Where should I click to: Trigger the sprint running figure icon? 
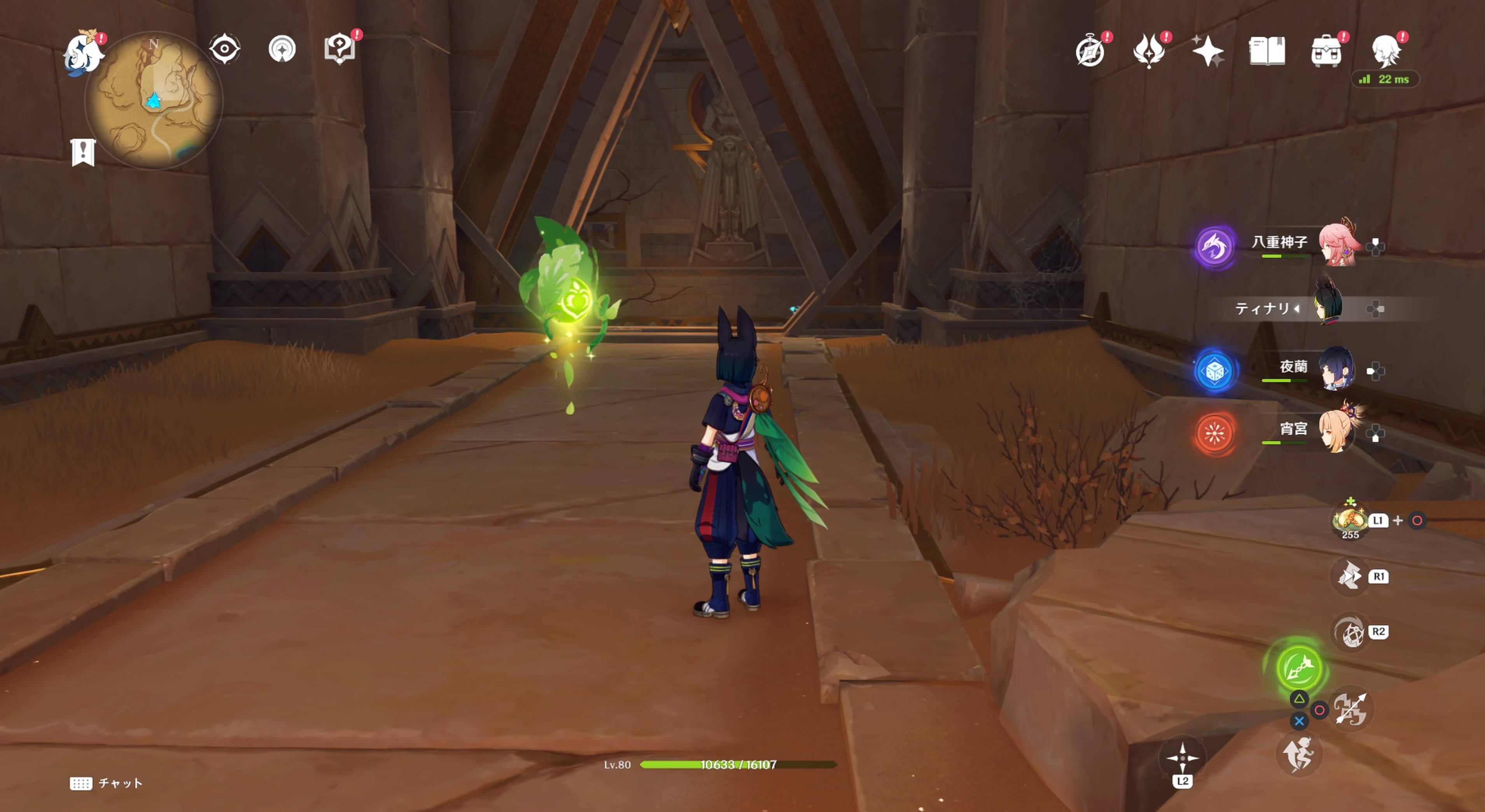[1298, 754]
